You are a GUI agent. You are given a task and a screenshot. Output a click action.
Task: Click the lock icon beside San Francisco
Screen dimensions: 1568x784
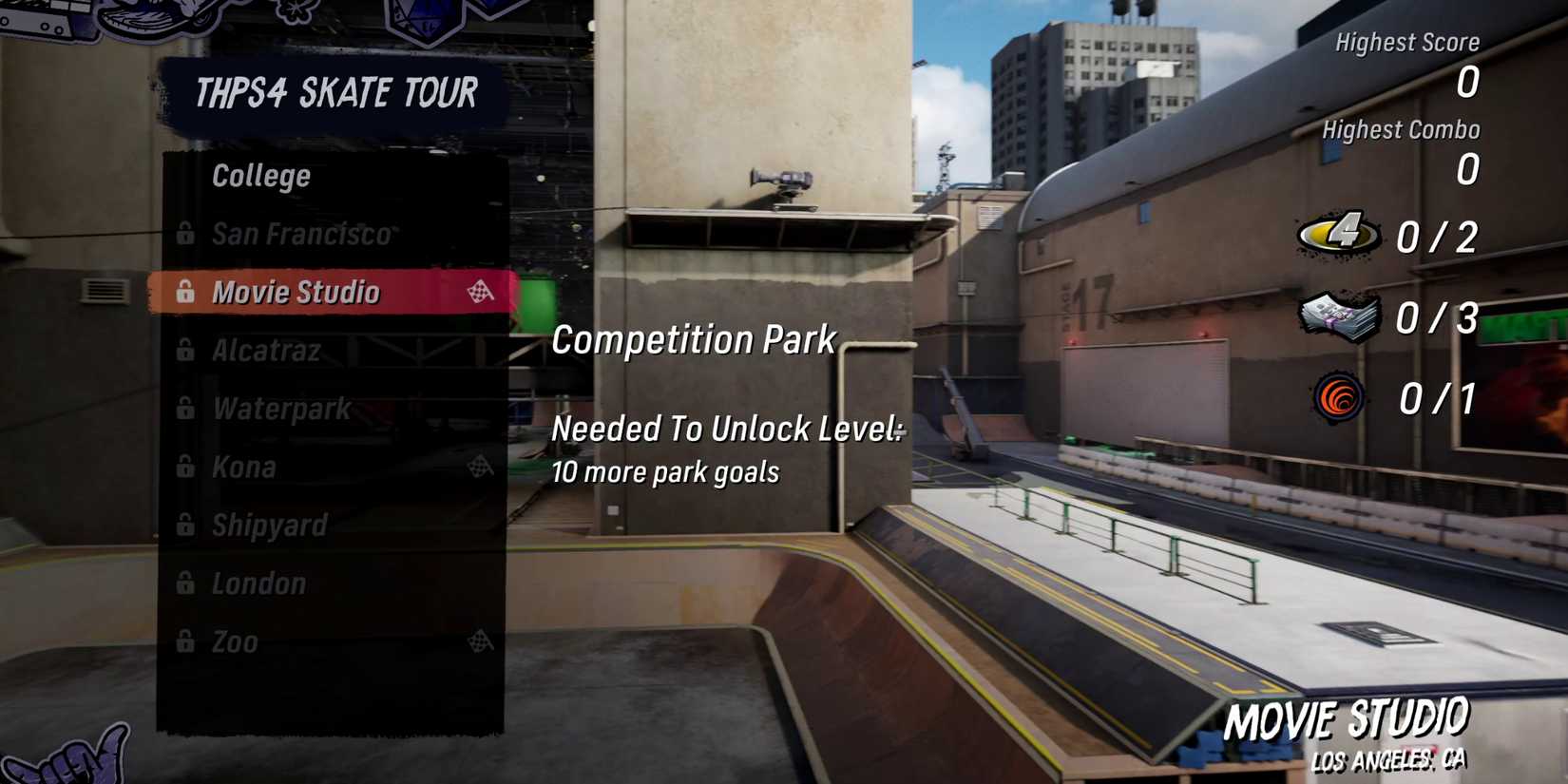pos(186,234)
